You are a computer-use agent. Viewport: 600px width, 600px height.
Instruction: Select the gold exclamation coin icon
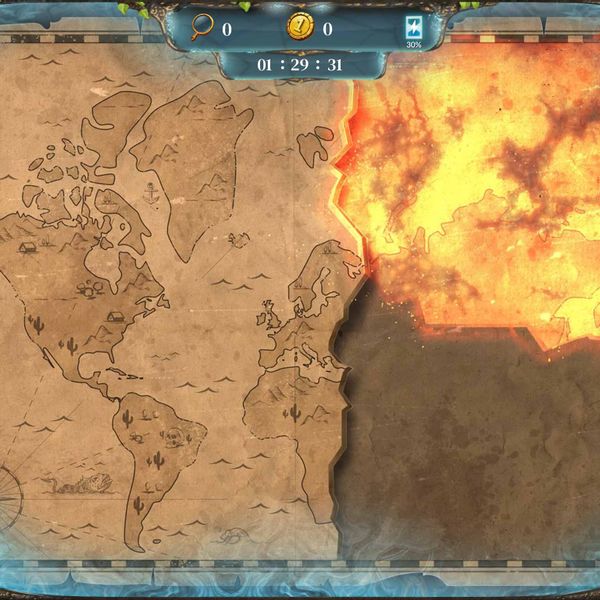point(299,28)
